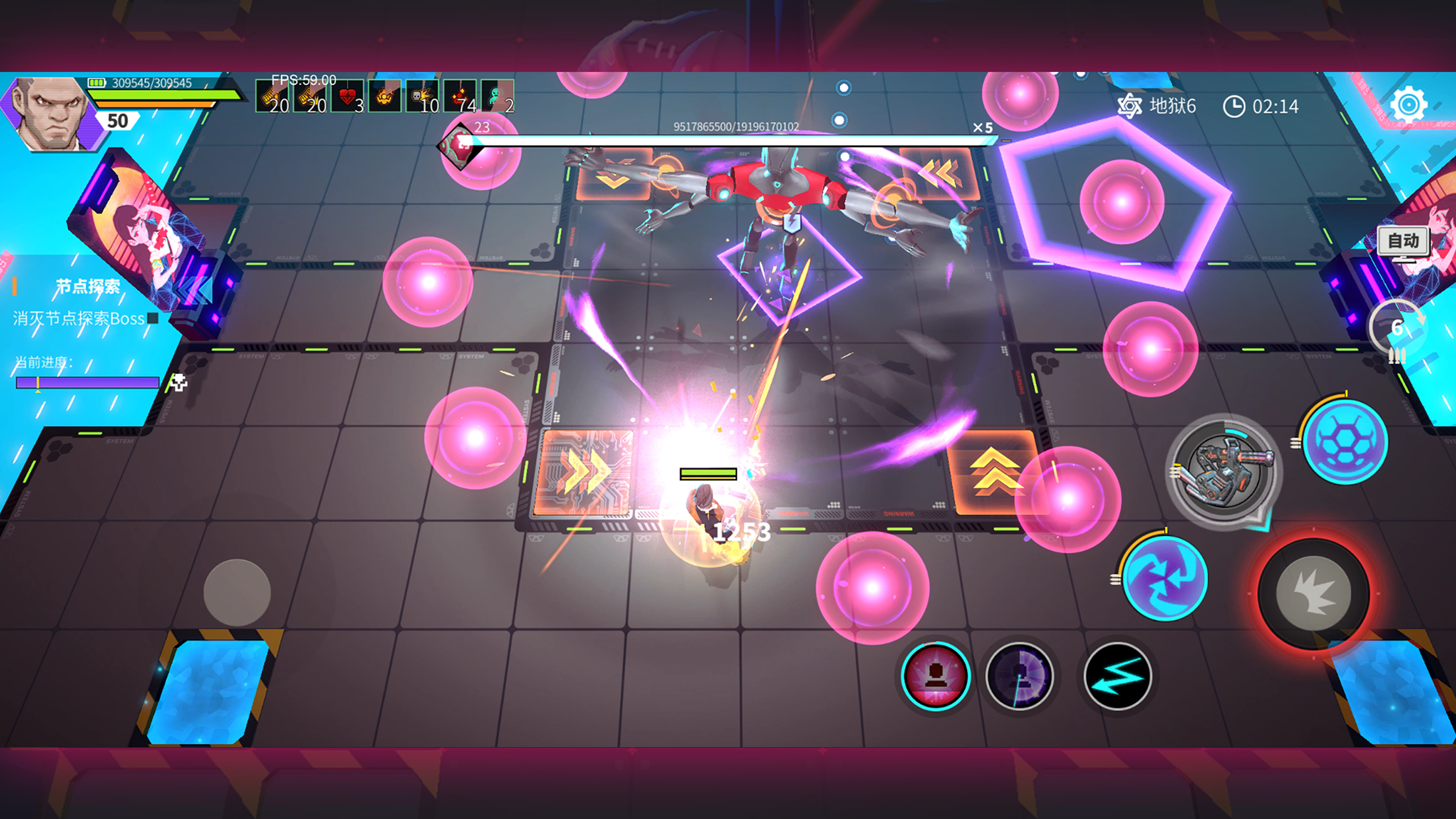Fire the mech turret weapon skill
The image size is (1456, 819).
pyautogui.click(x=1223, y=470)
